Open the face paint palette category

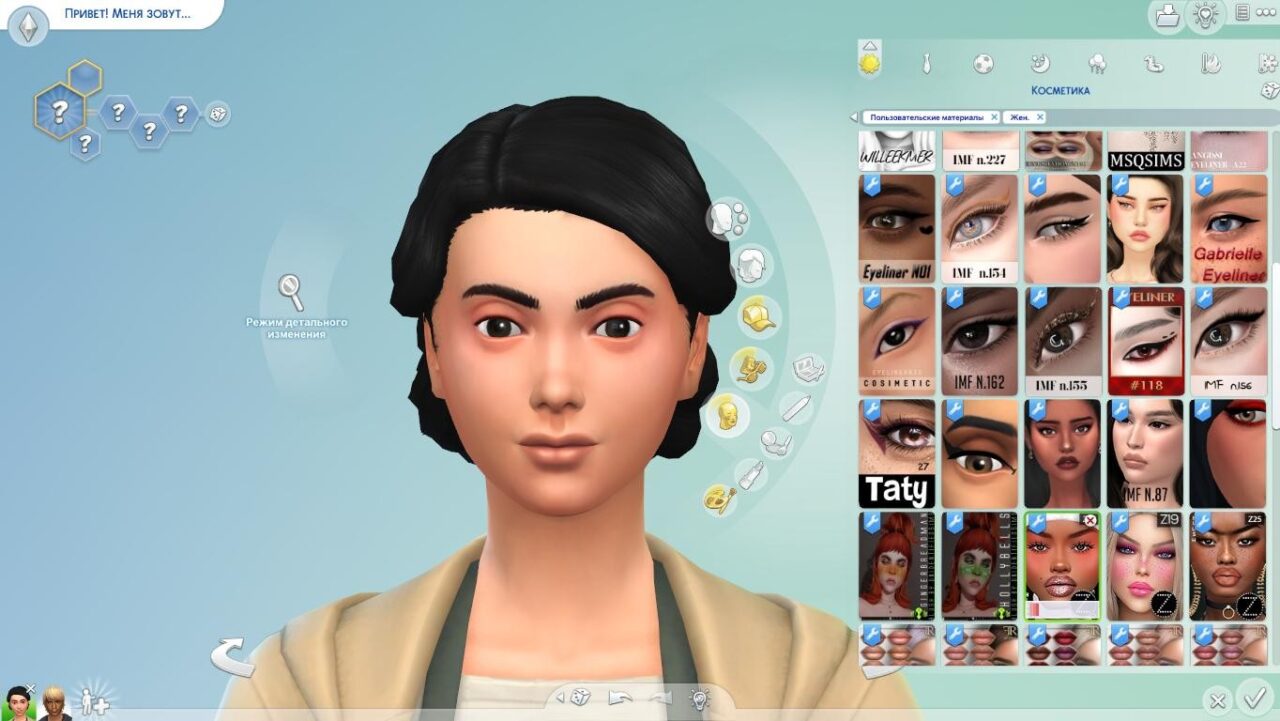[x=718, y=498]
